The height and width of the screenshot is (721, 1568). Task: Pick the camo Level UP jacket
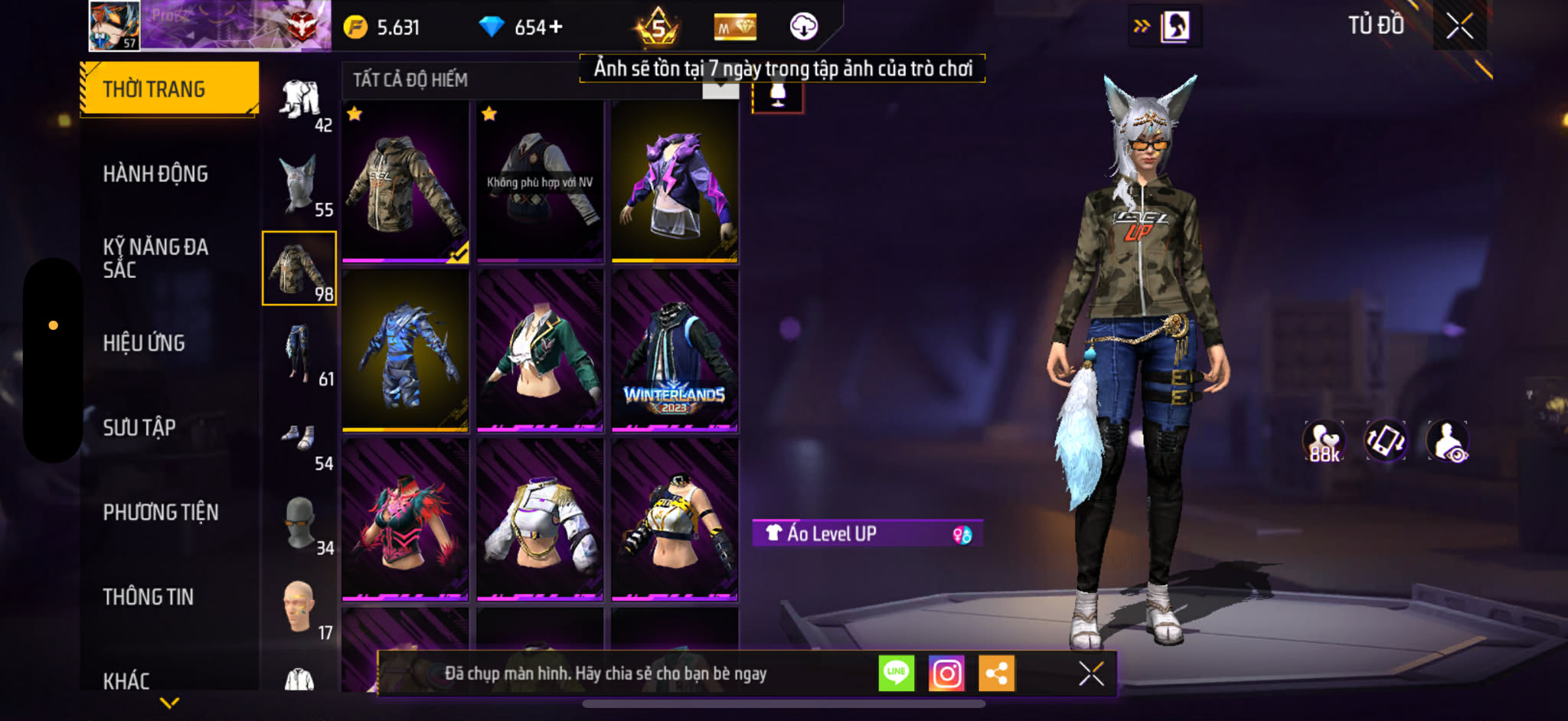[405, 182]
